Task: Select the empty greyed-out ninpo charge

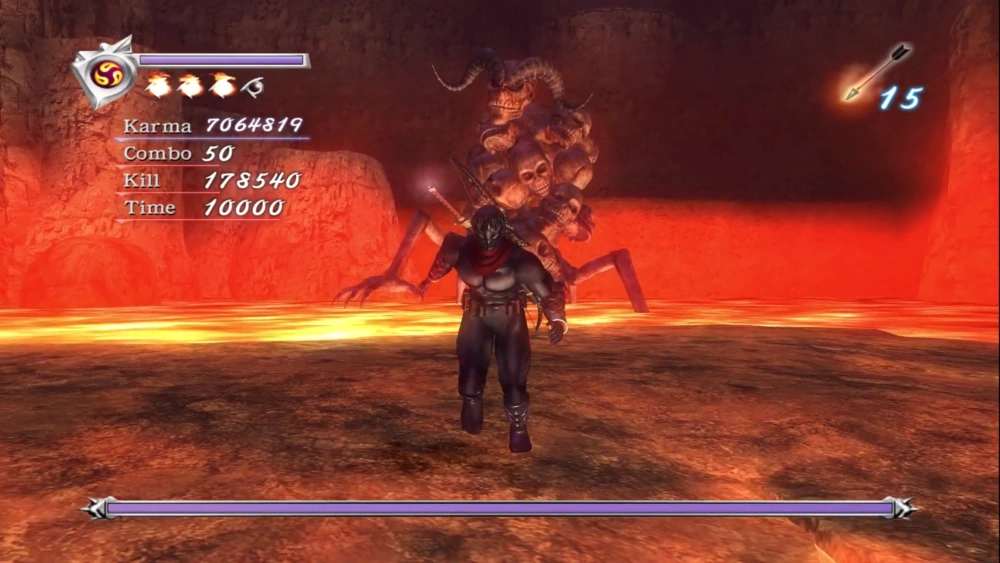Action: (x=253, y=87)
